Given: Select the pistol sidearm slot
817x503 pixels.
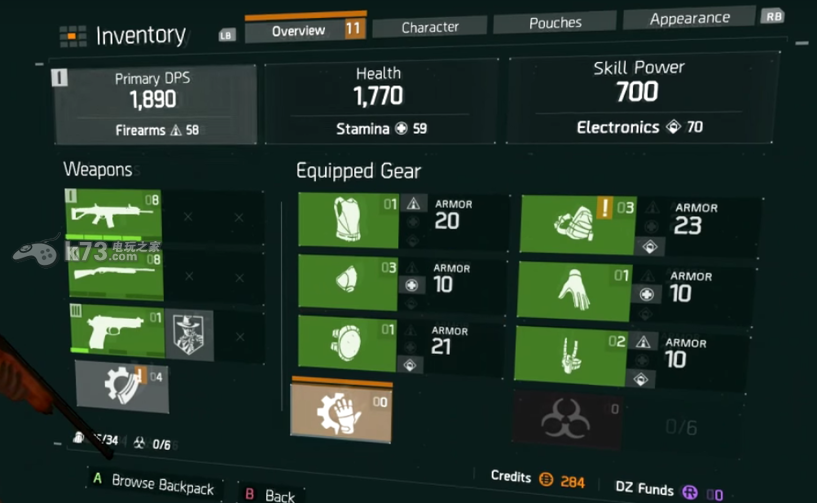Looking at the screenshot, I should [x=116, y=331].
